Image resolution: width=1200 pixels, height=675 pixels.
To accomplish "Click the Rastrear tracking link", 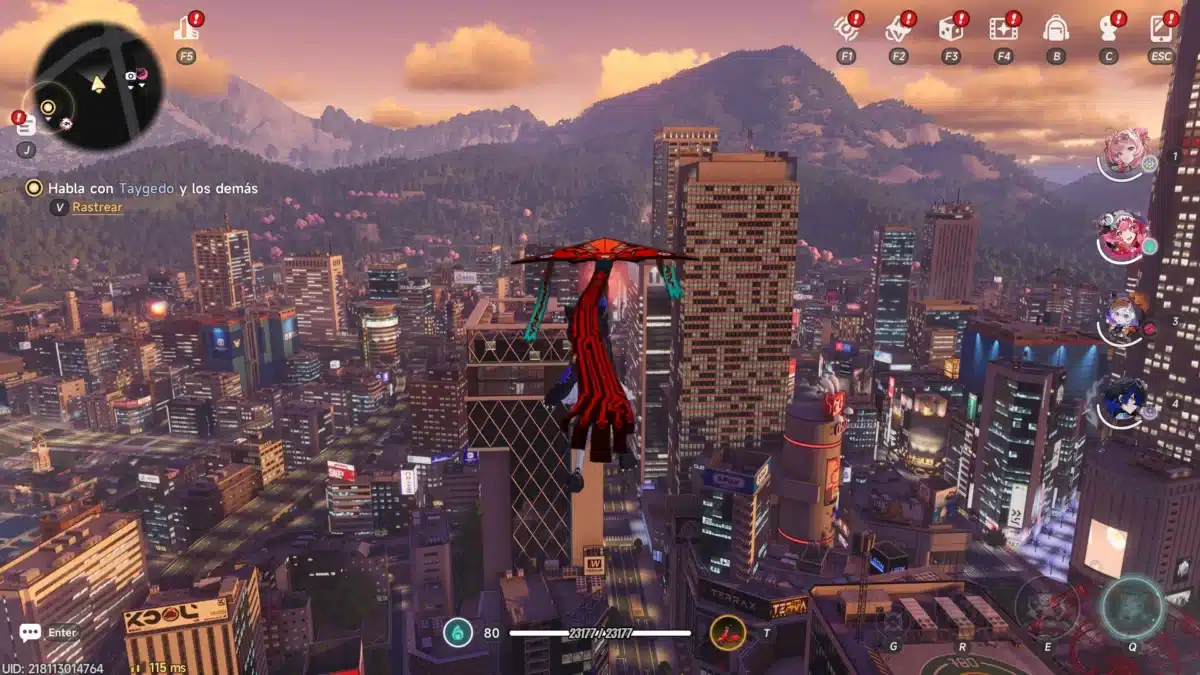I will coord(97,207).
